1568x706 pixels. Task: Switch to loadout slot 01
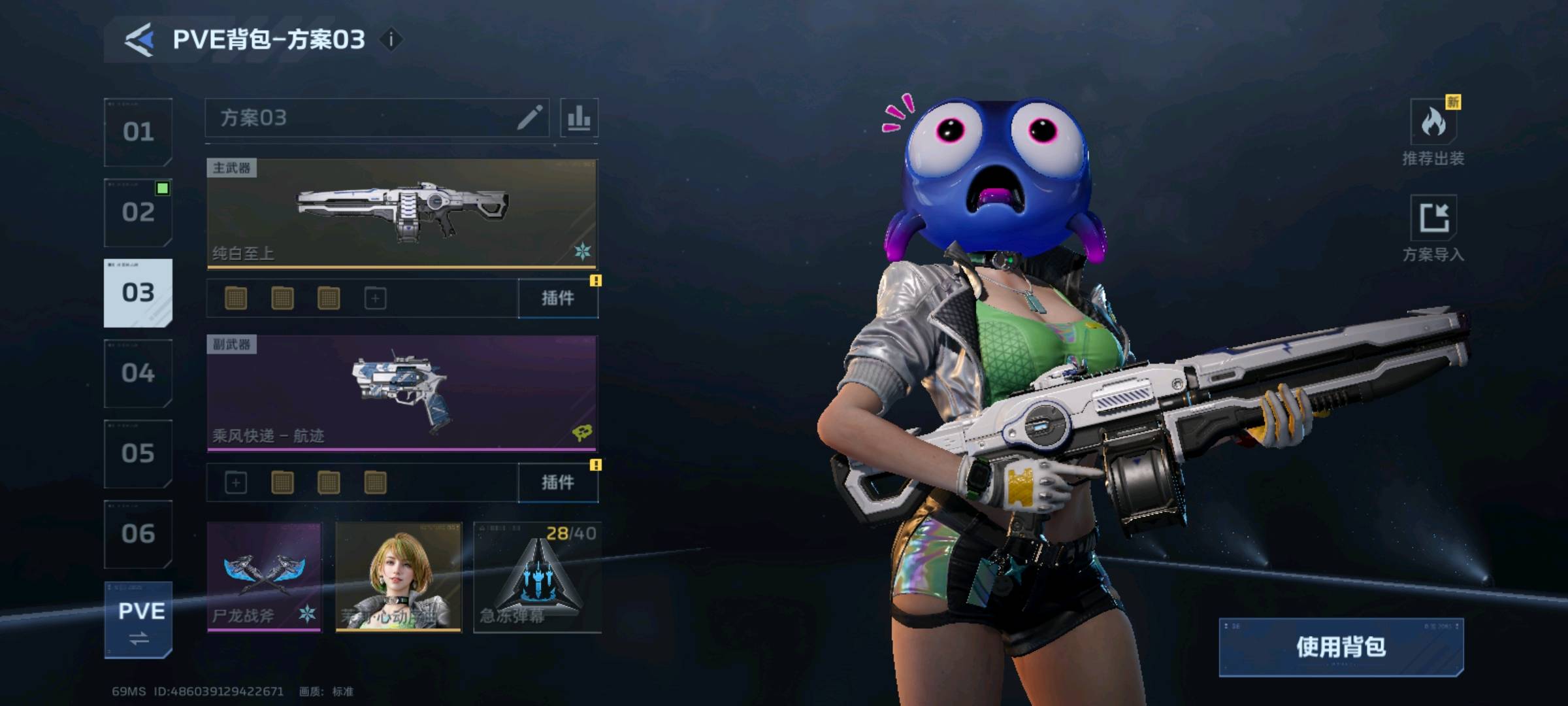138,132
